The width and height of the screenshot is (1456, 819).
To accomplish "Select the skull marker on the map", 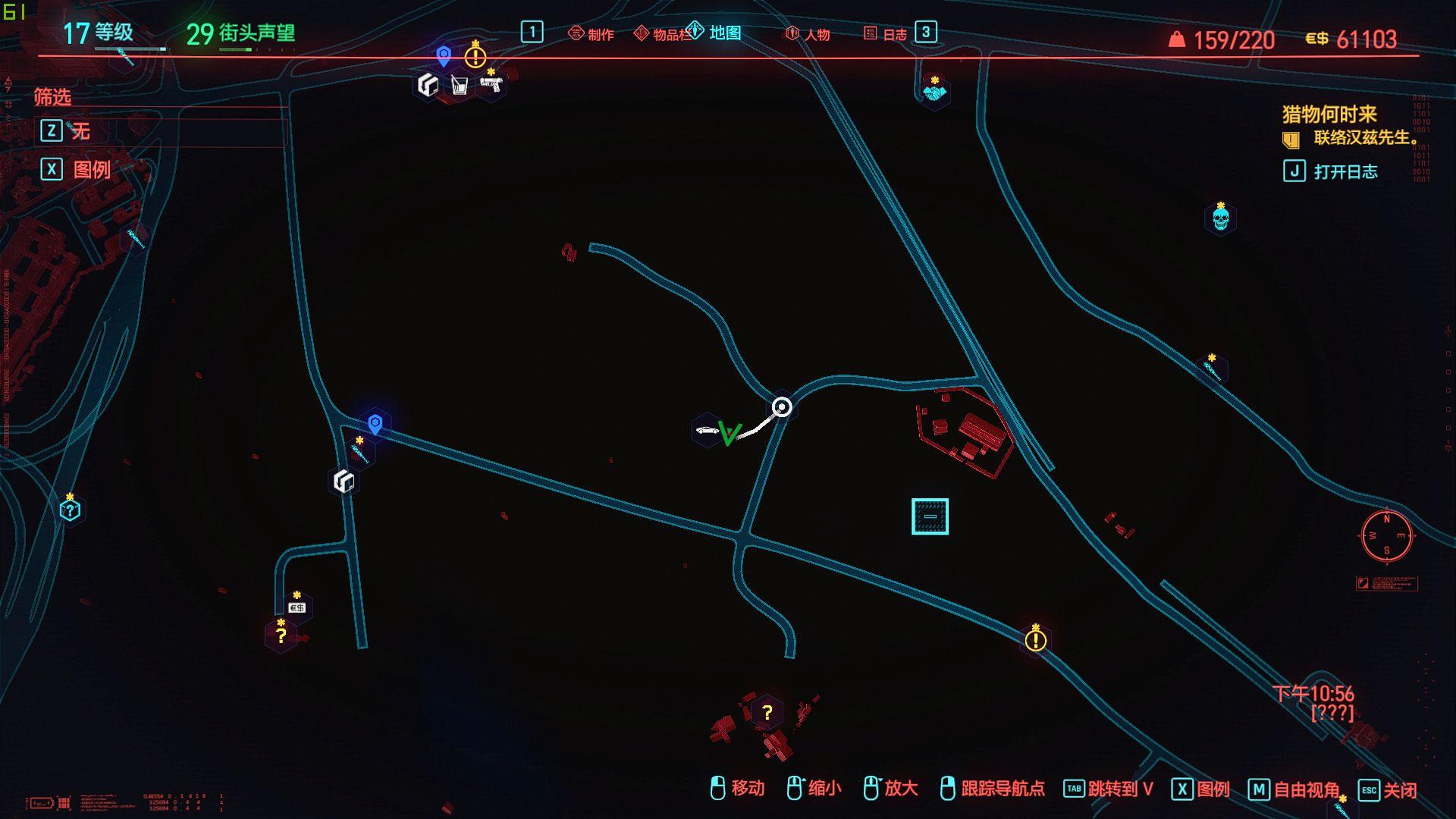I will click(1220, 219).
